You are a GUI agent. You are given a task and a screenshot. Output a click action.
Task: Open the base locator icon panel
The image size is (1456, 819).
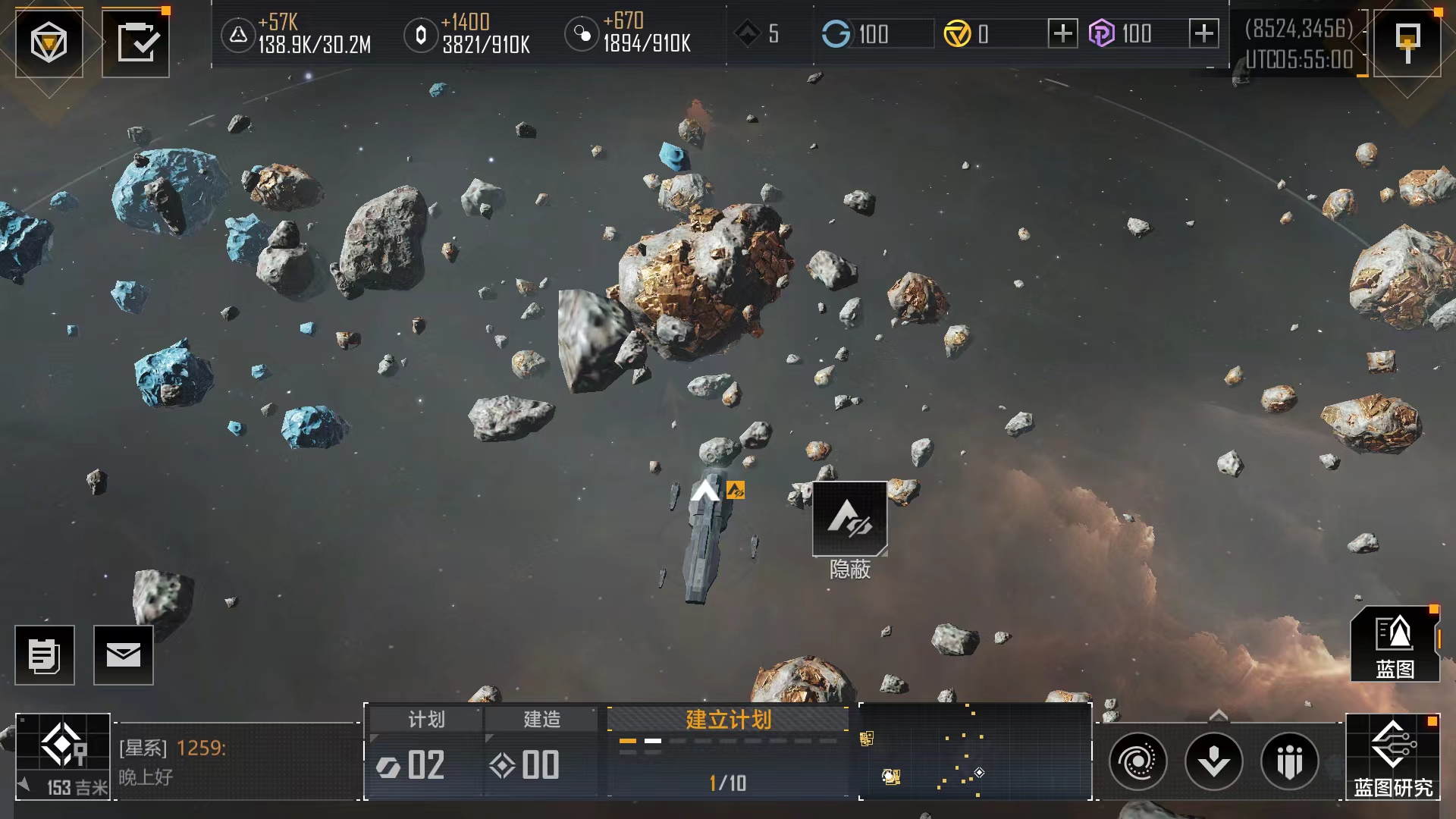pyautogui.click(x=63, y=756)
